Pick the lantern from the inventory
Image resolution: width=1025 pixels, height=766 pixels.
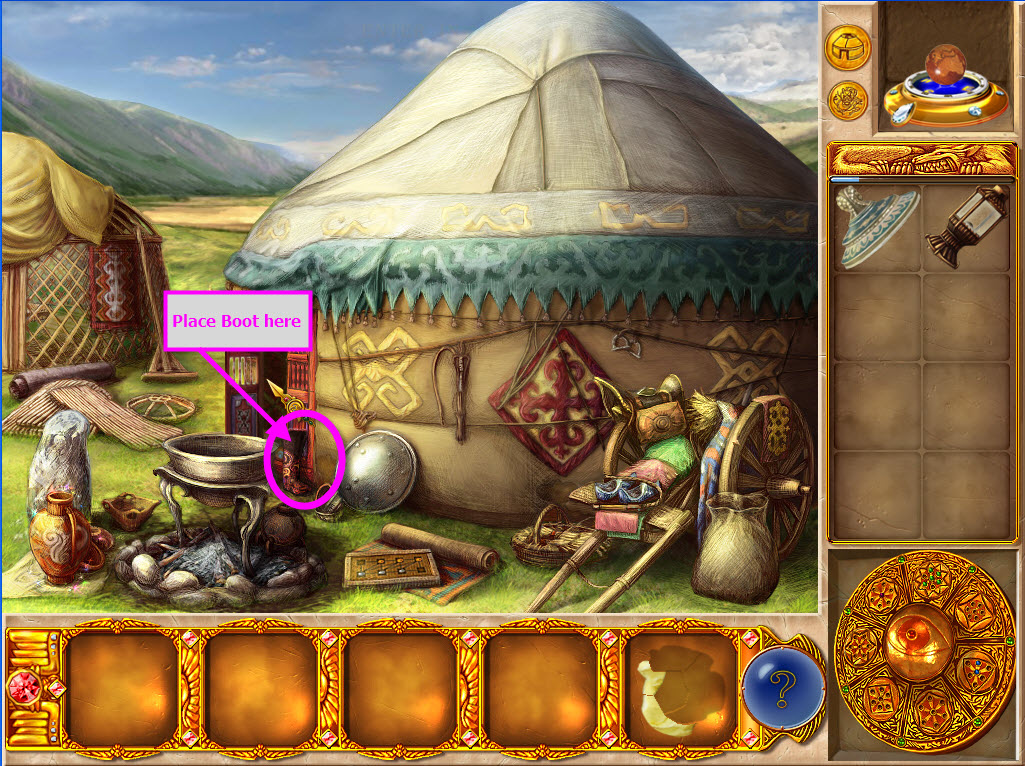click(x=965, y=226)
